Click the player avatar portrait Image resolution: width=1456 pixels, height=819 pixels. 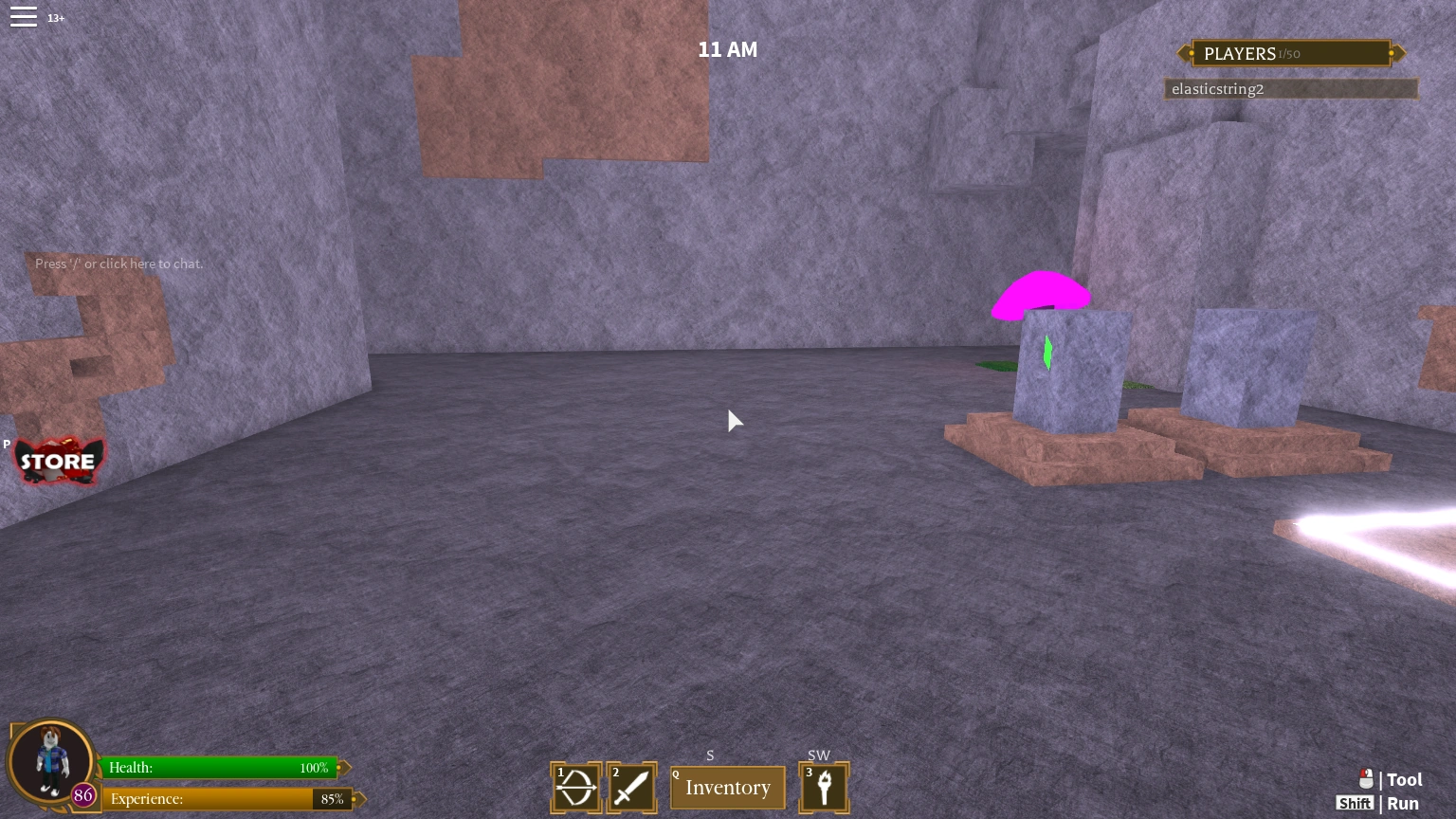click(x=50, y=761)
